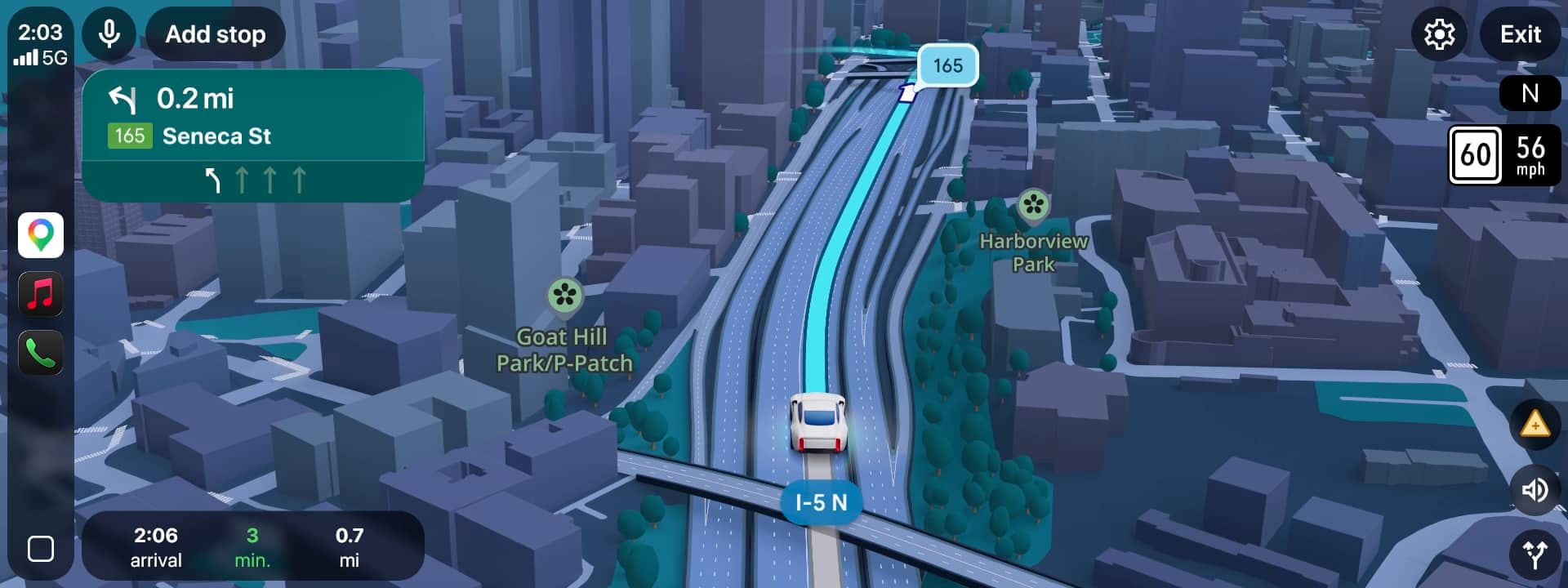Start voice search with the microphone icon
The height and width of the screenshot is (588, 1568).
109,34
